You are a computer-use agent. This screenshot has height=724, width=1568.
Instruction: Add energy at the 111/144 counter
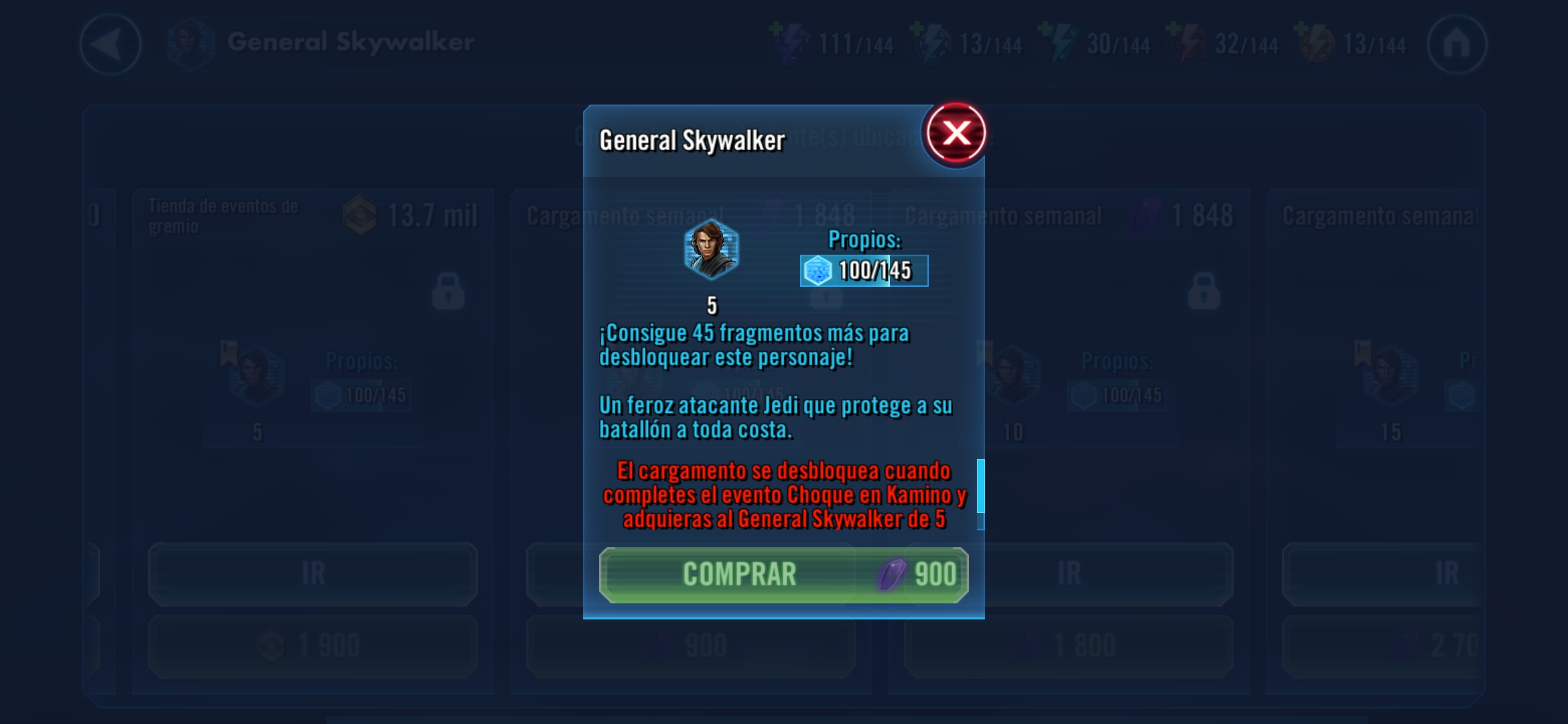pos(789,42)
